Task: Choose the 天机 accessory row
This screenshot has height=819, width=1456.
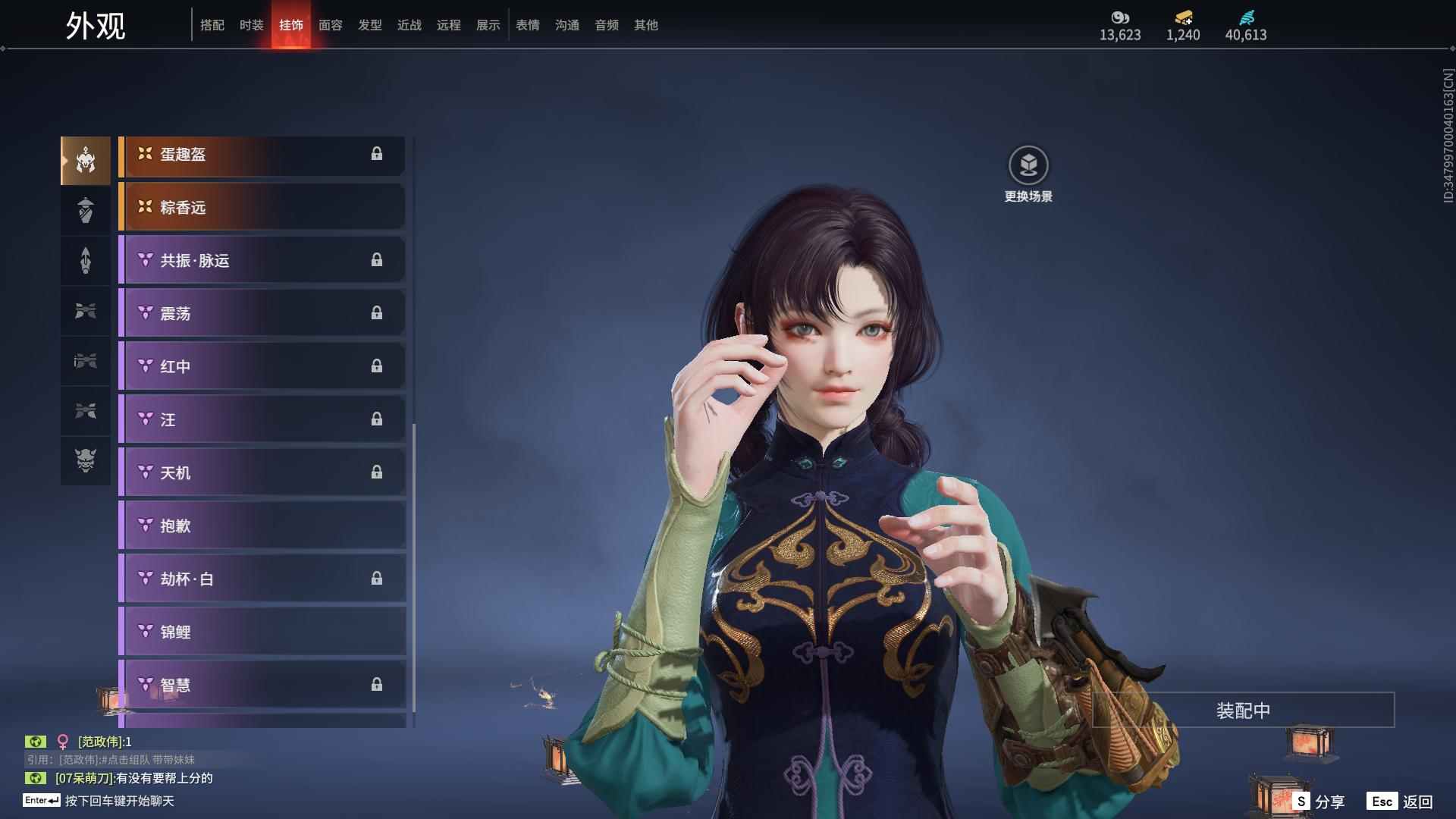Action: pos(262,472)
